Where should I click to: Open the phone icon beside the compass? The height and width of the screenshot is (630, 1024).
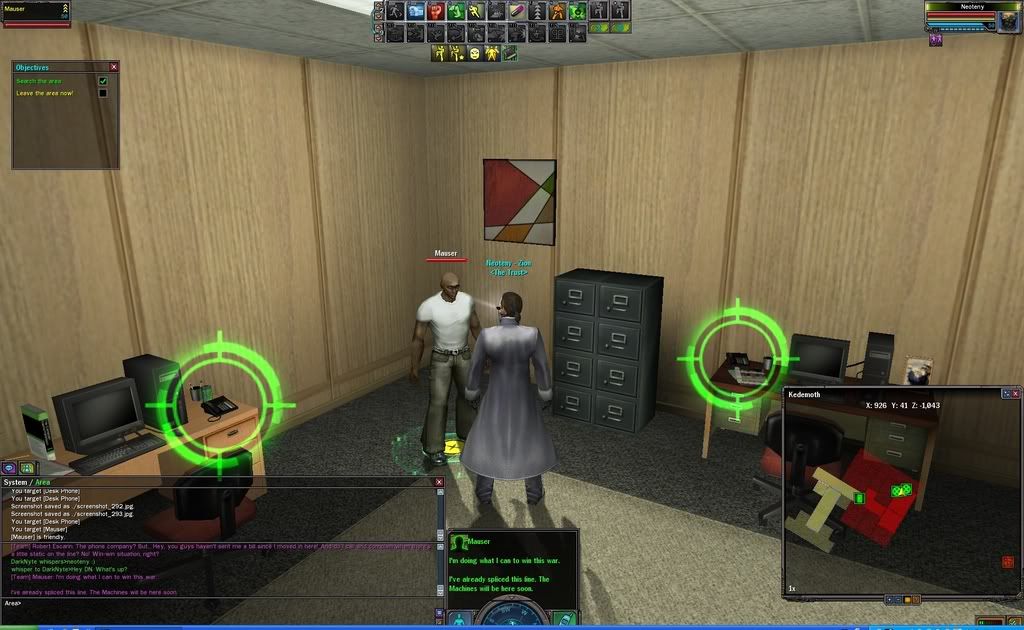click(x=562, y=618)
